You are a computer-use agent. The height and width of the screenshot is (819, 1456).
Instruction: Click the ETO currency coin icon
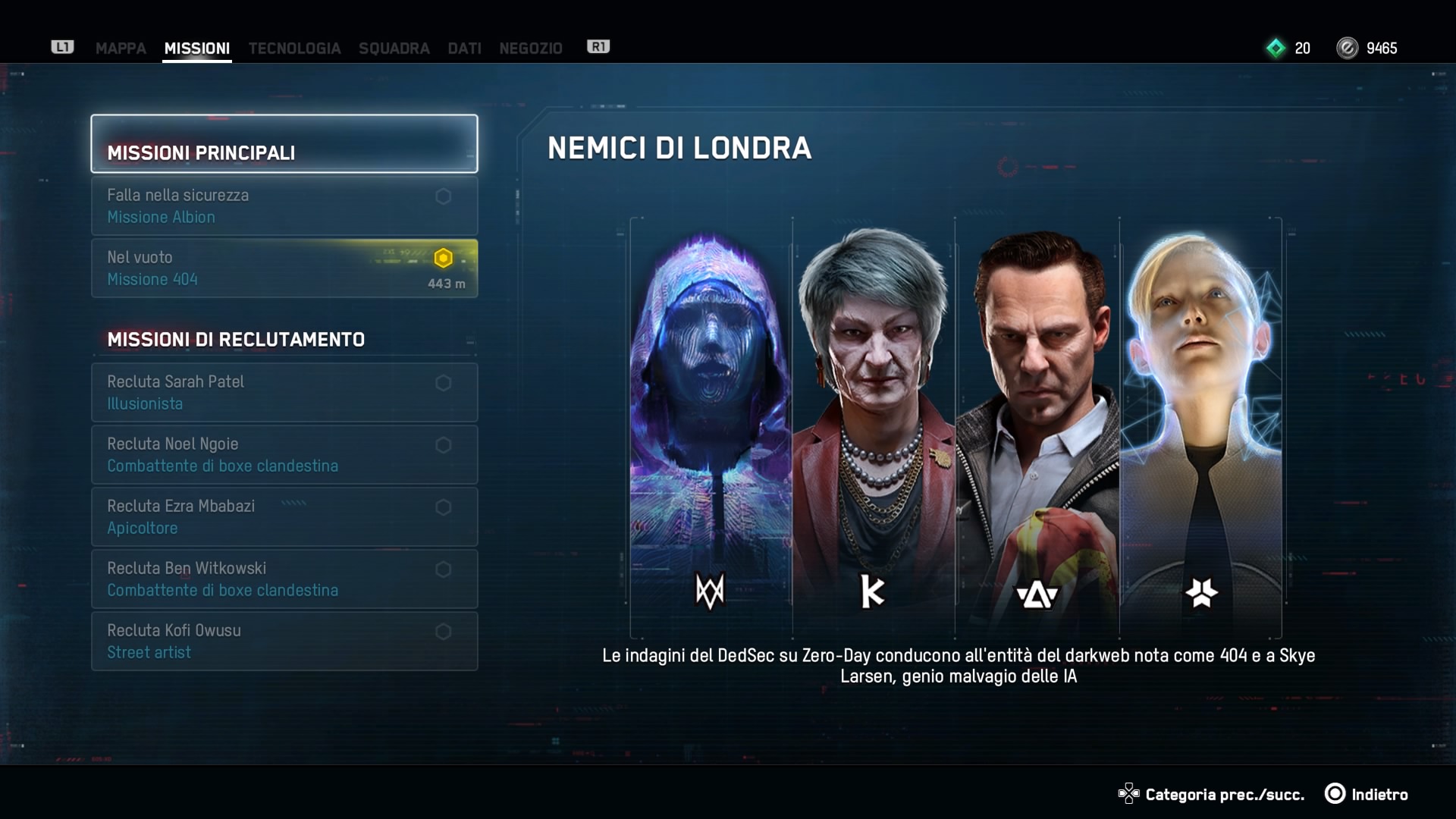(1348, 48)
